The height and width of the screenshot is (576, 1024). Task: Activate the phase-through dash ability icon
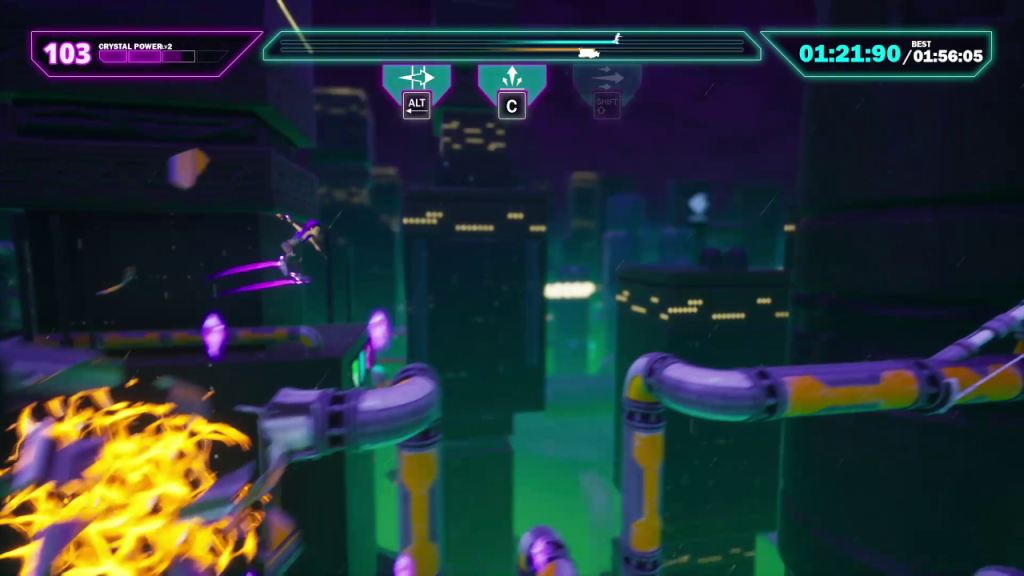416,80
